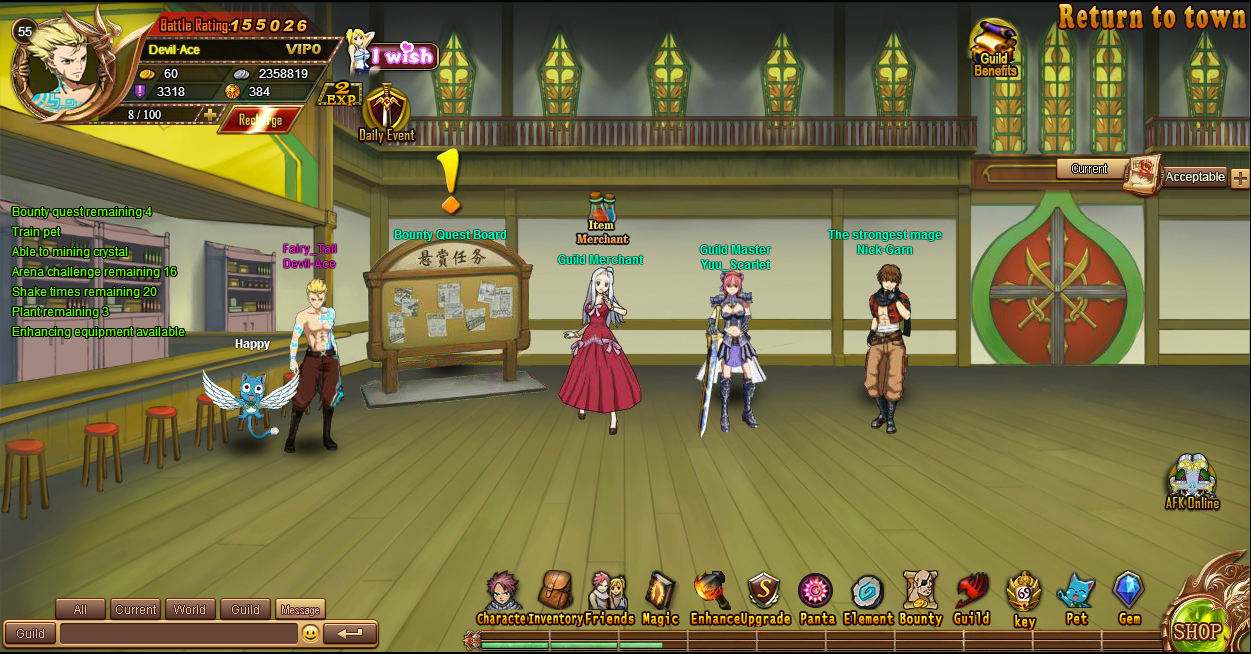This screenshot has height=654, width=1251.
Task: Open the Daily Event icon
Action: coord(386,112)
